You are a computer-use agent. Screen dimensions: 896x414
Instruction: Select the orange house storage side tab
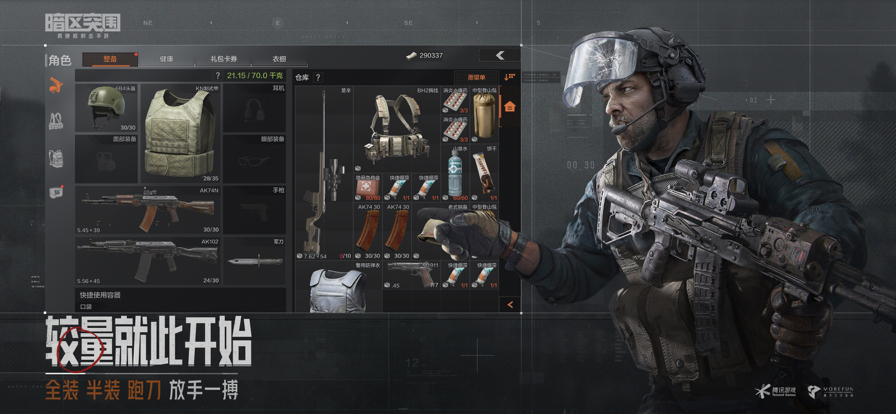(x=509, y=106)
